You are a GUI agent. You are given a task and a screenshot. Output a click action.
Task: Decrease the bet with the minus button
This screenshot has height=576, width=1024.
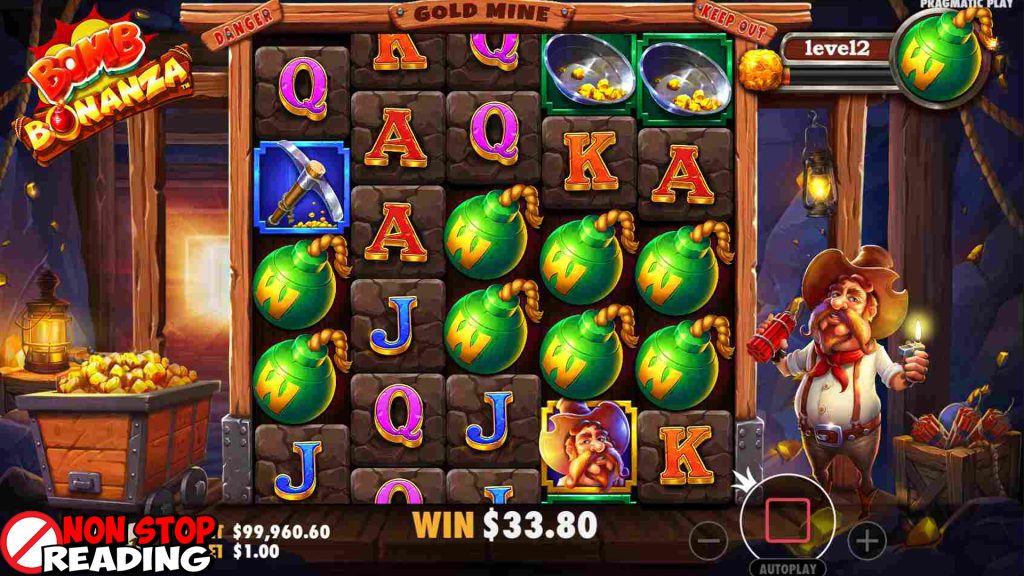[x=709, y=541]
